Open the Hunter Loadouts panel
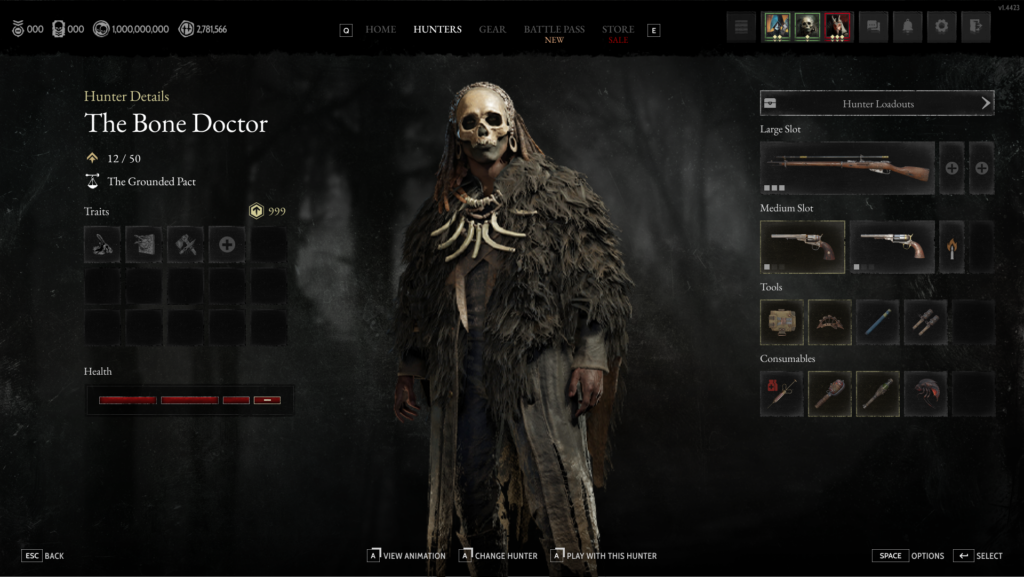 [x=876, y=103]
